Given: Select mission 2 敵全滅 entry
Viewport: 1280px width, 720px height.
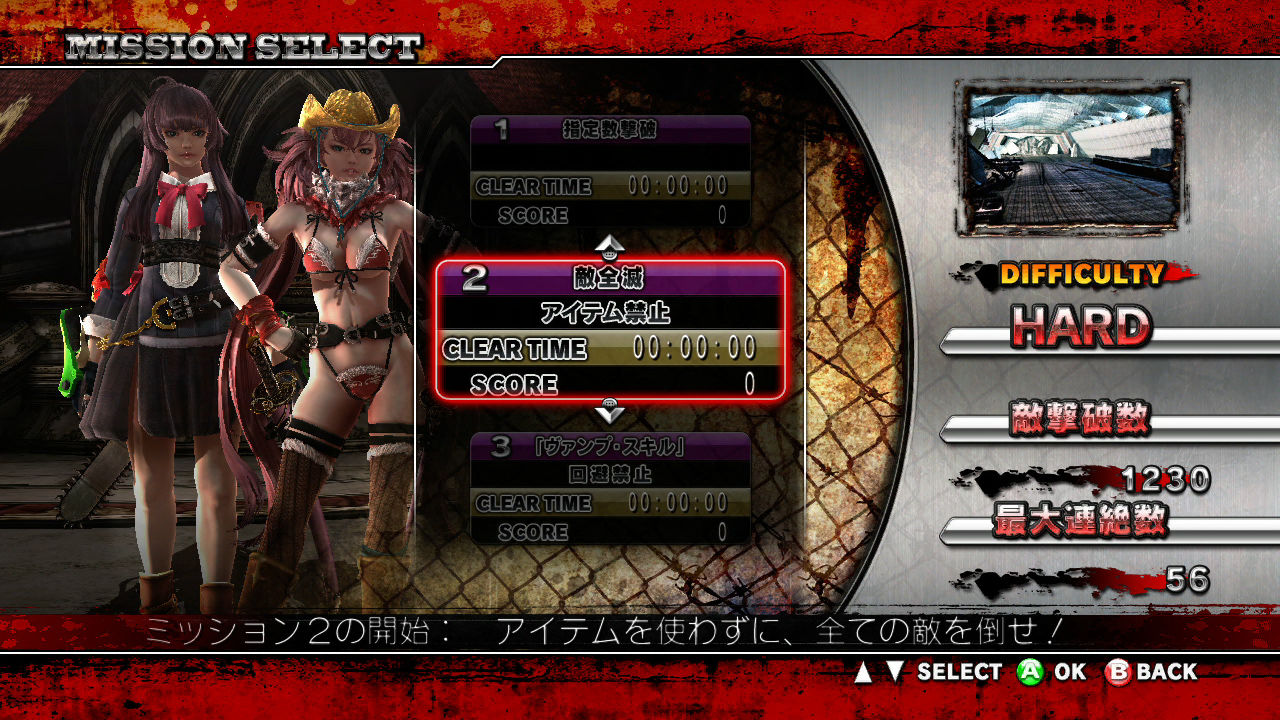Looking at the screenshot, I should (x=610, y=330).
